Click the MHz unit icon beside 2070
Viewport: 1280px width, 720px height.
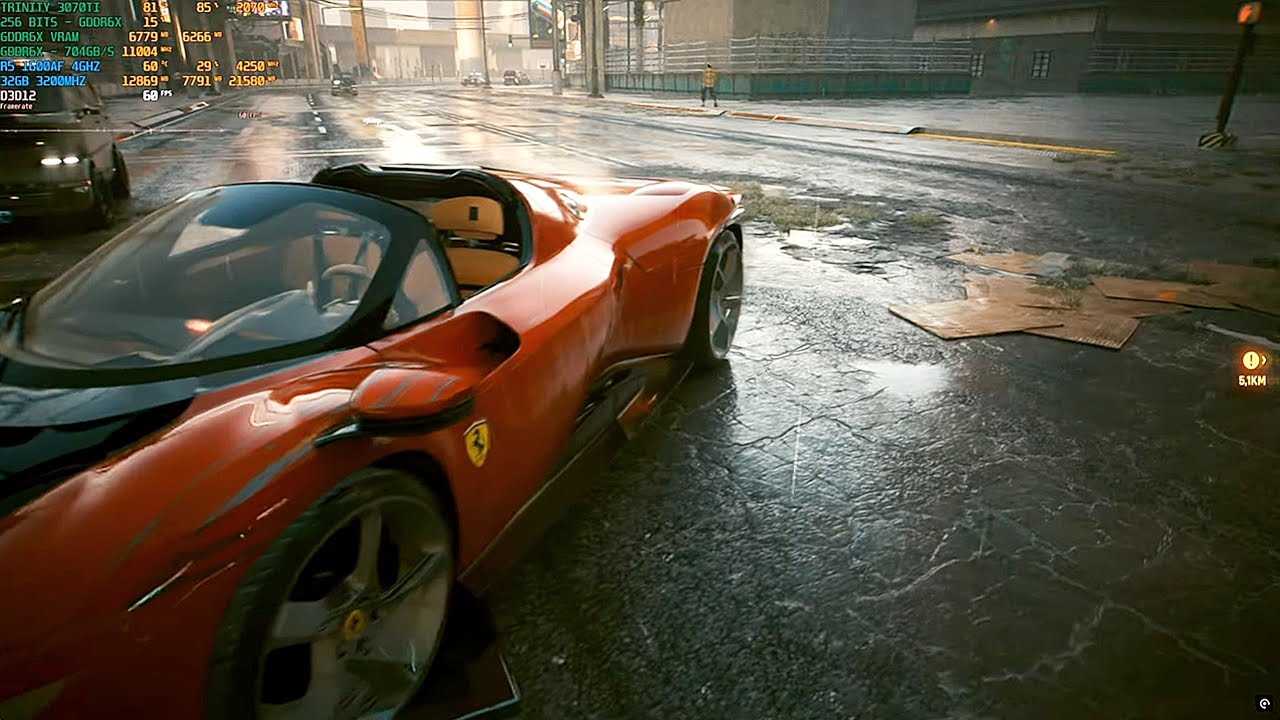(x=271, y=8)
